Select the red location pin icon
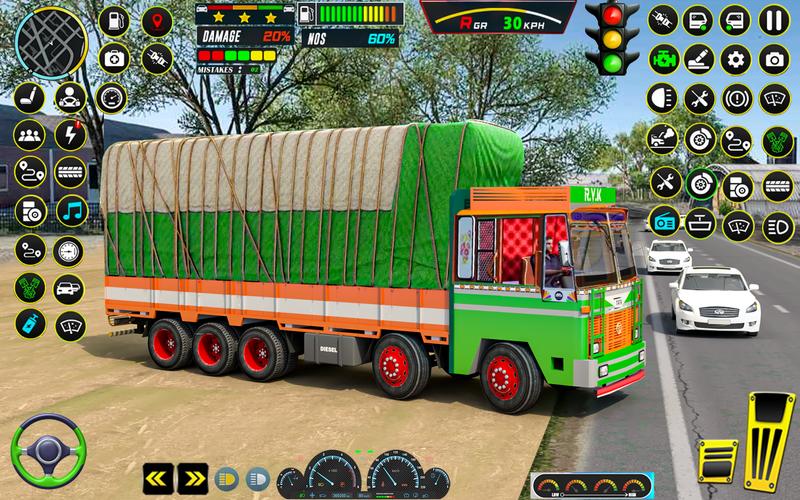Screen dimensions: 800x500 156,20
